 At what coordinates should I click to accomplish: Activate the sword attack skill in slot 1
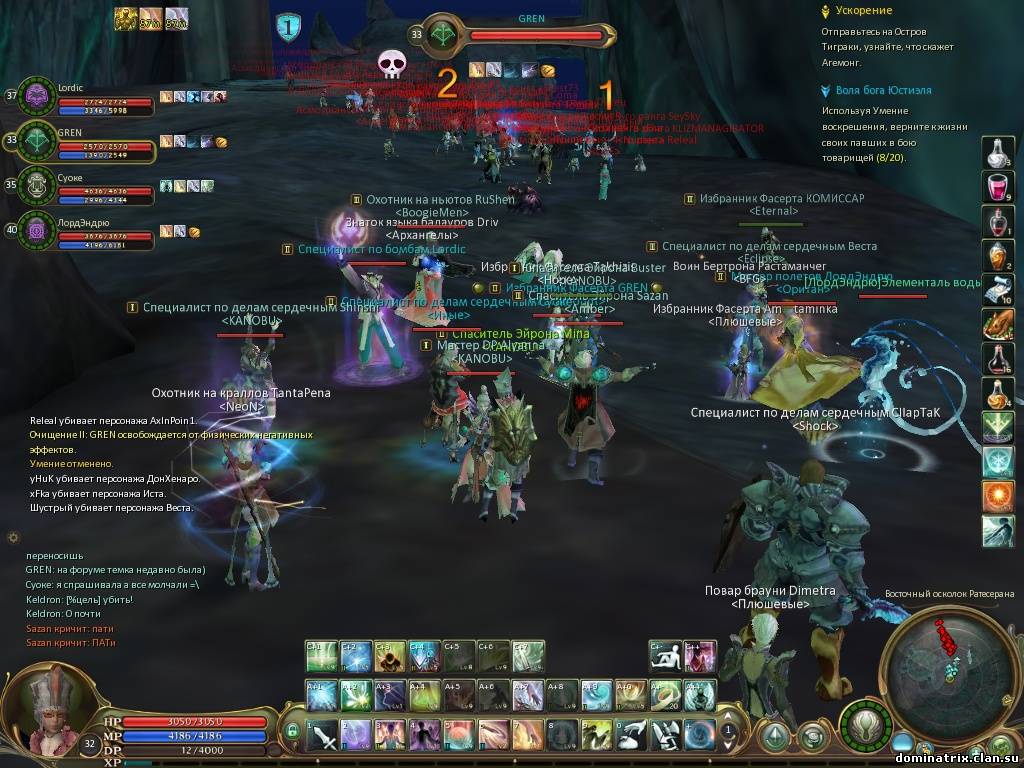(323, 736)
